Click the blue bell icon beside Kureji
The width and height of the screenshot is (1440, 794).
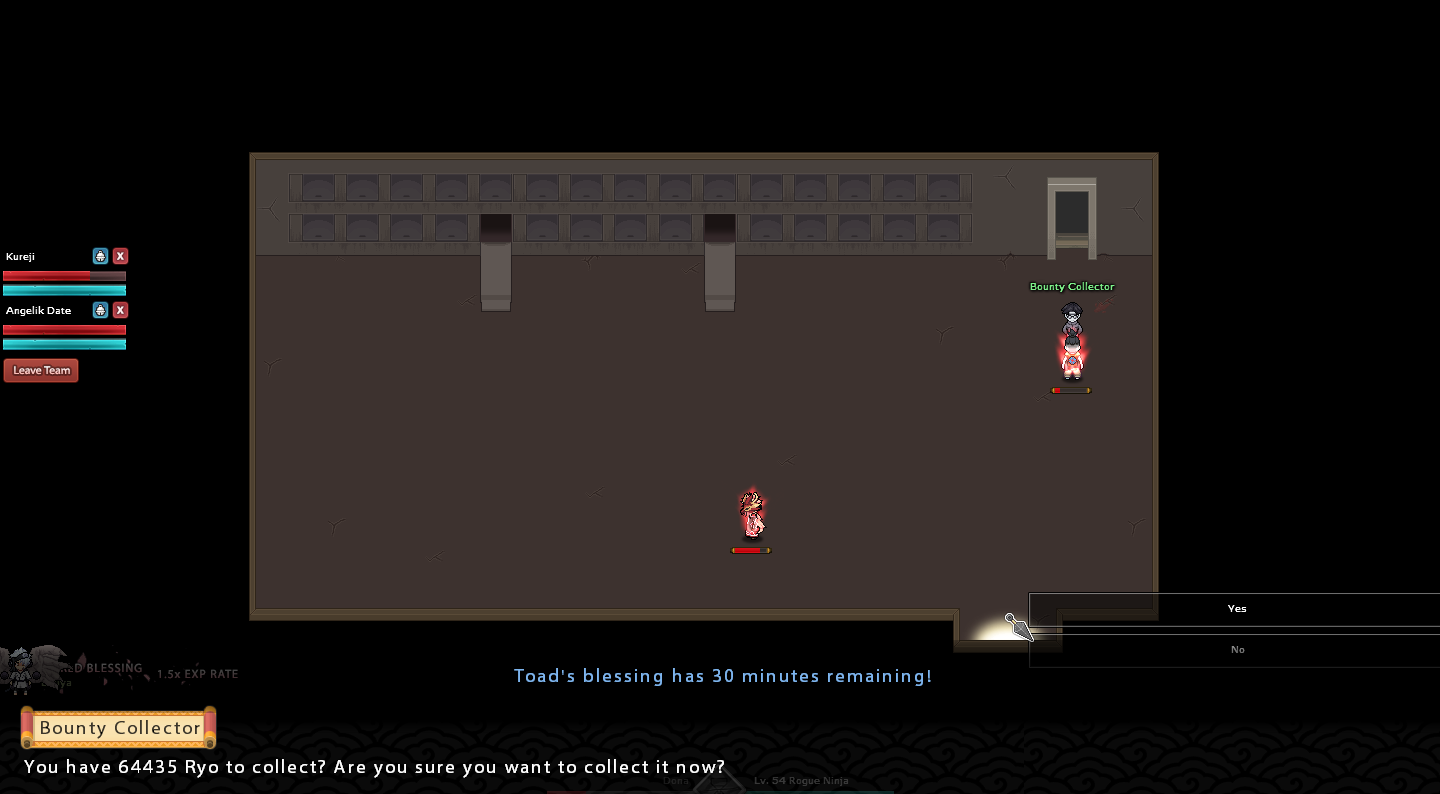tap(100, 256)
